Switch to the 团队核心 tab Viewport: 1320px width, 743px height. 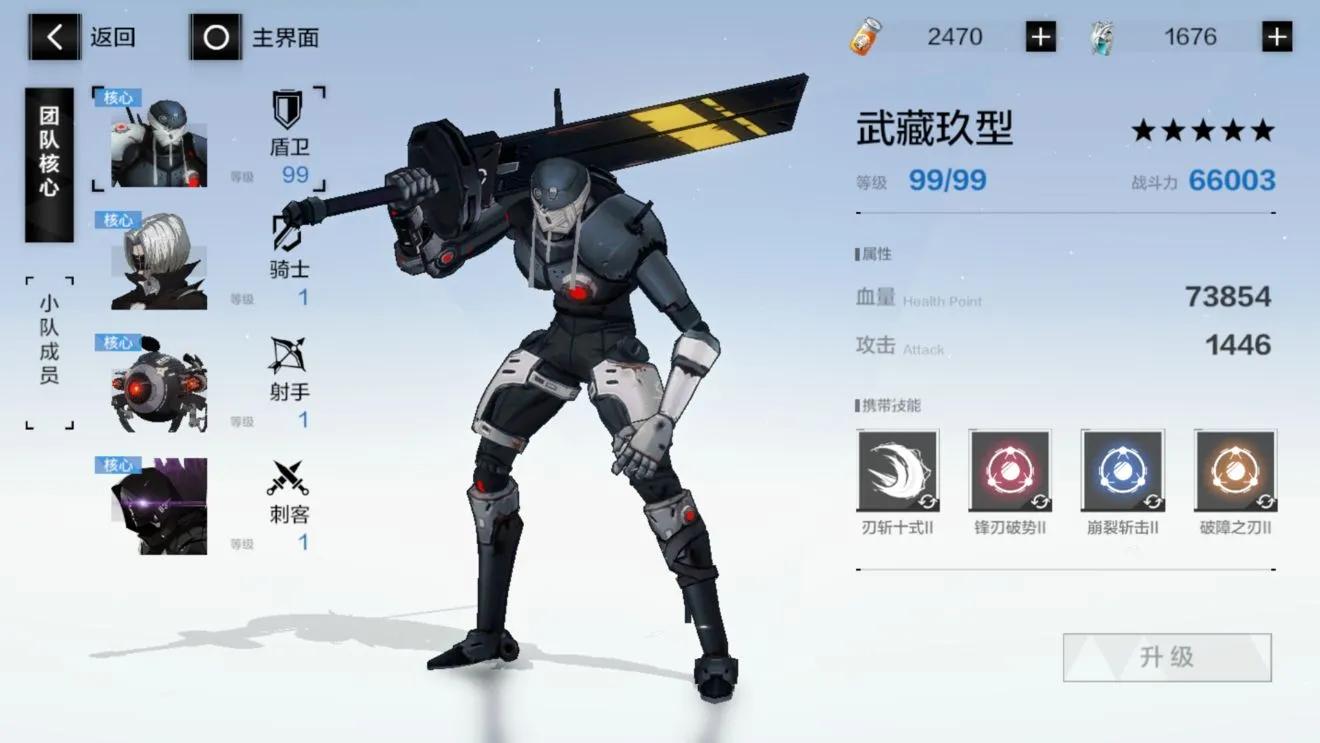pyautogui.click(x=48, y=160)
